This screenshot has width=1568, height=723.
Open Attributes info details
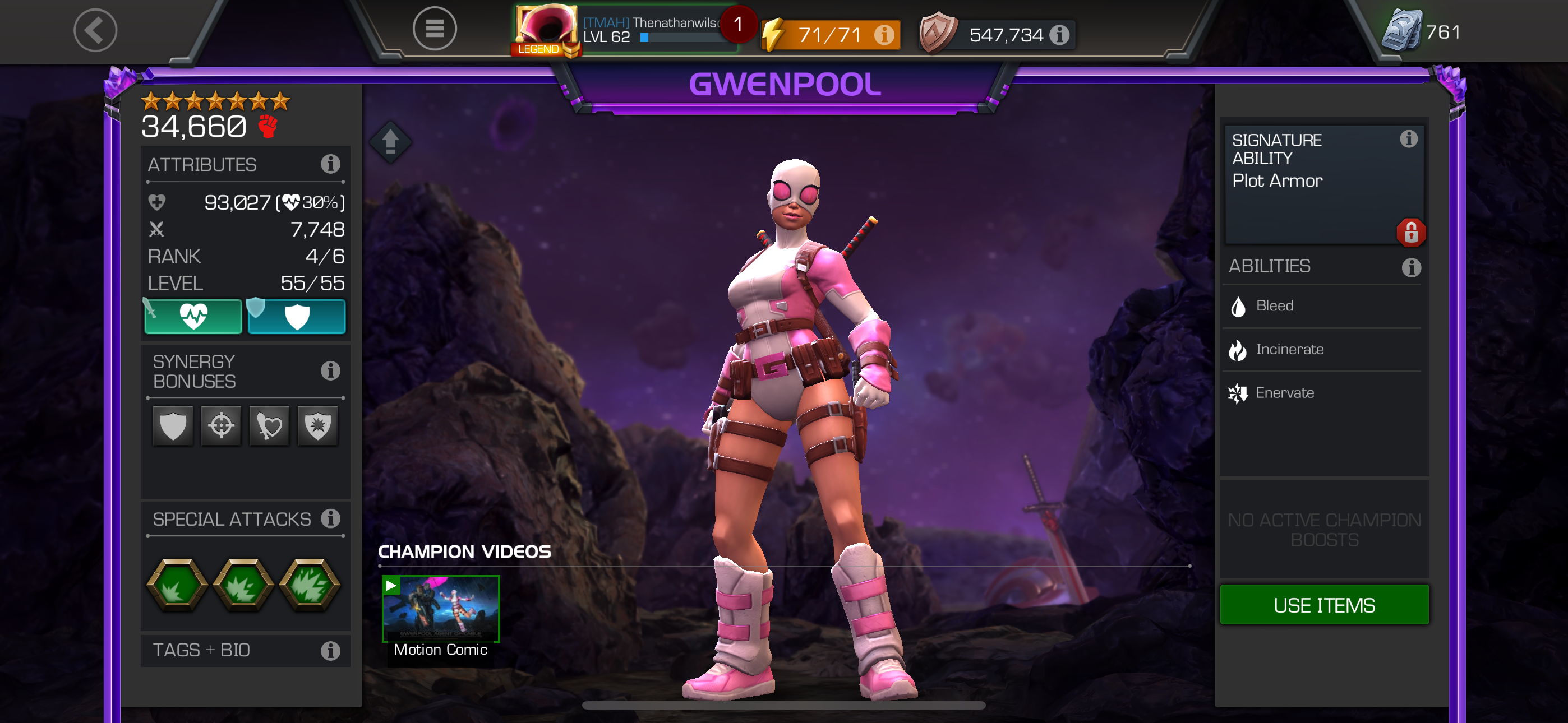tap(330, 164)
